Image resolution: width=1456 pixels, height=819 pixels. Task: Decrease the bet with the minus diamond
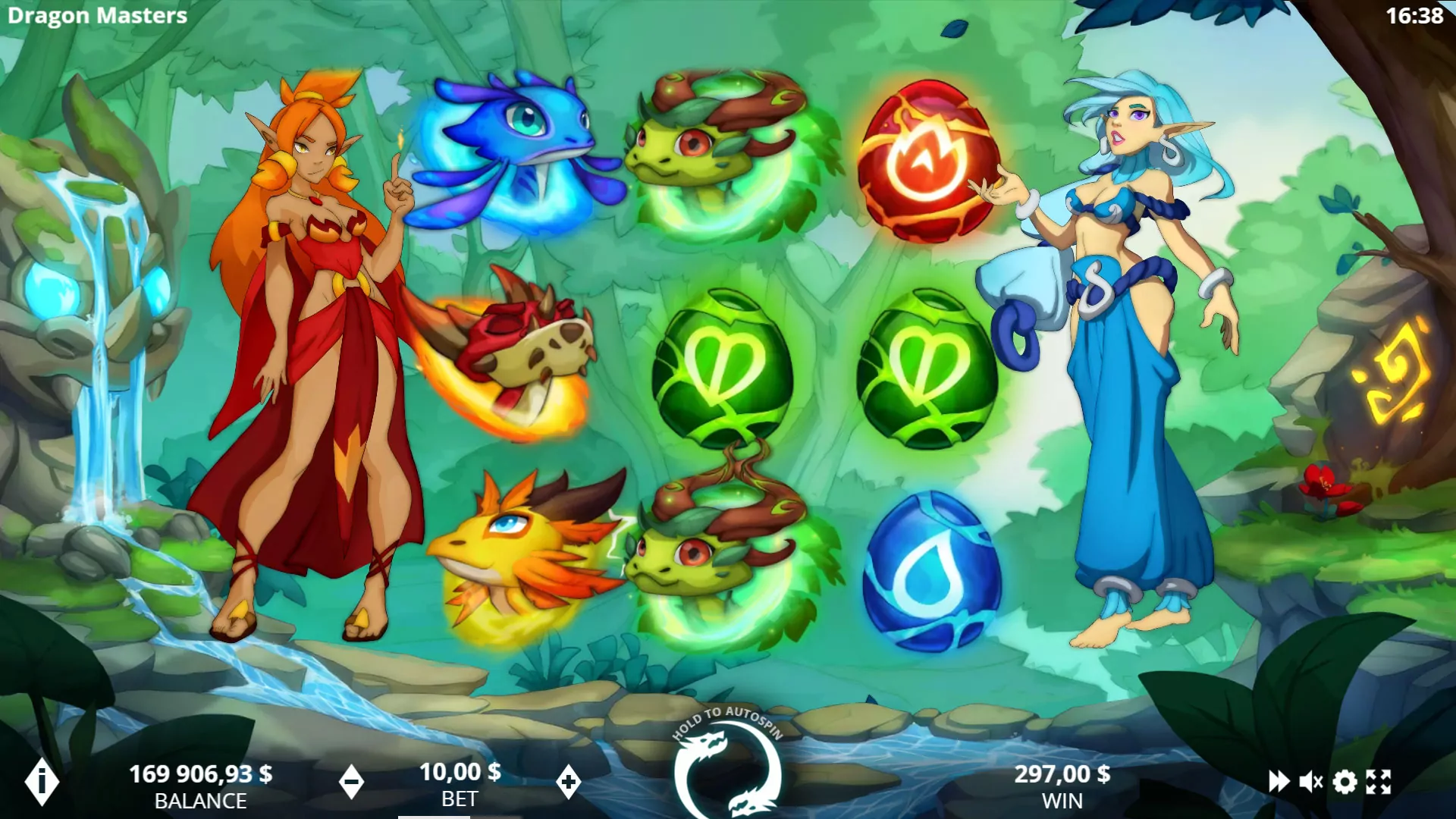(x=353, y=782)
